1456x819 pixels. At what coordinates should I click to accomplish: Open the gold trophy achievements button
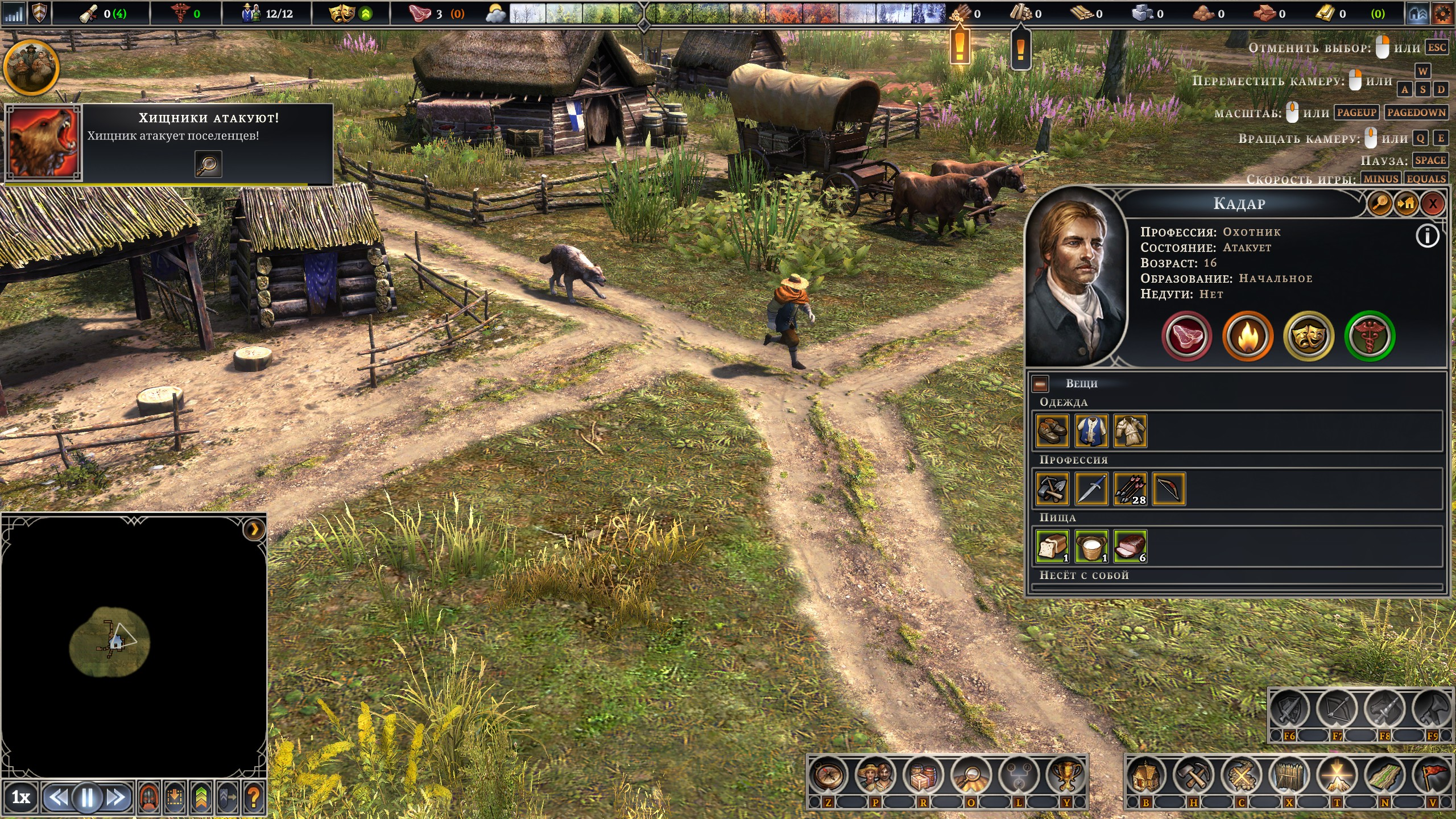coord(1066,776)
